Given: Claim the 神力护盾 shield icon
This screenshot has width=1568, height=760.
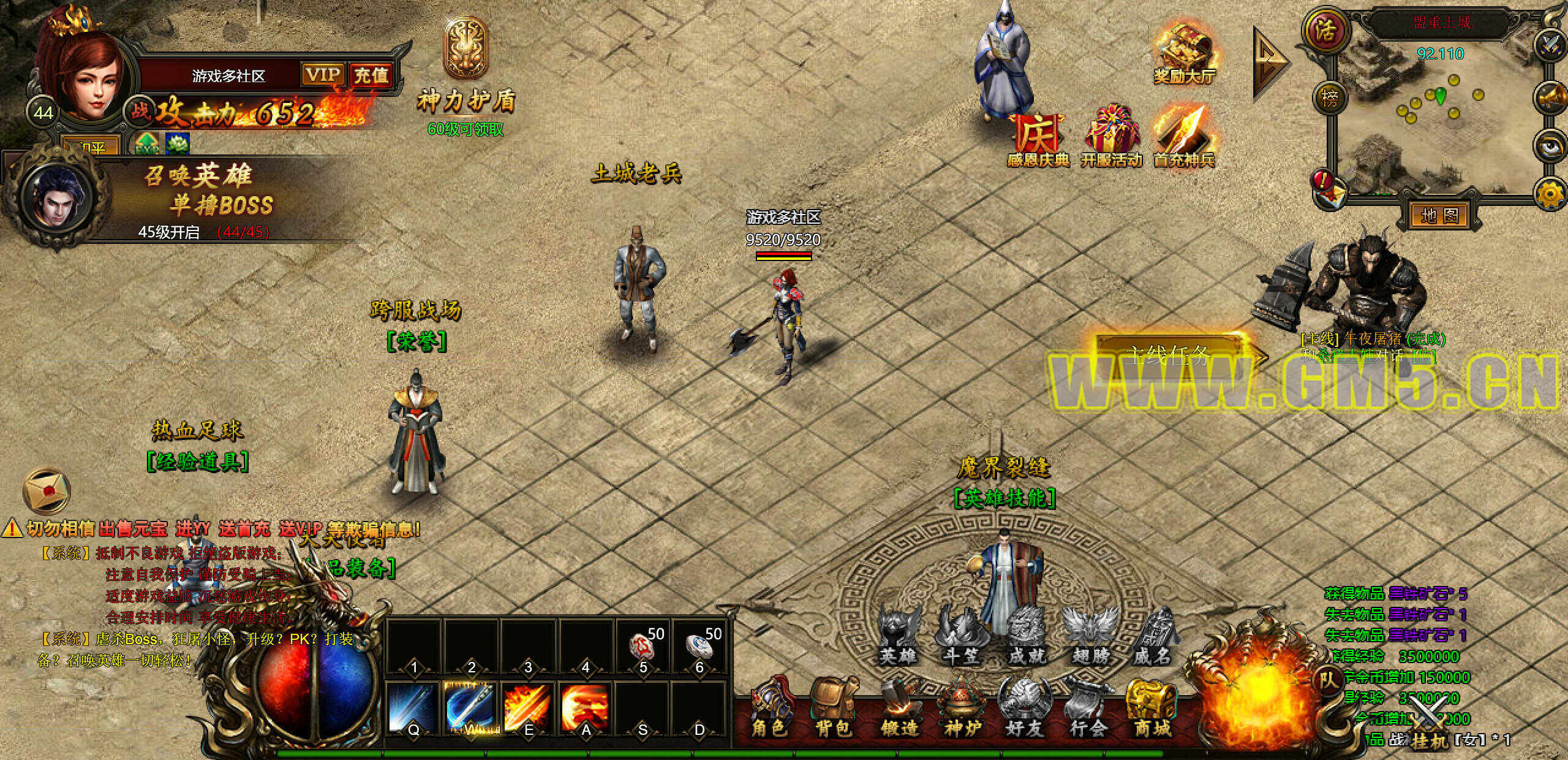Looking at the screenshot, I should click(466, 49).
